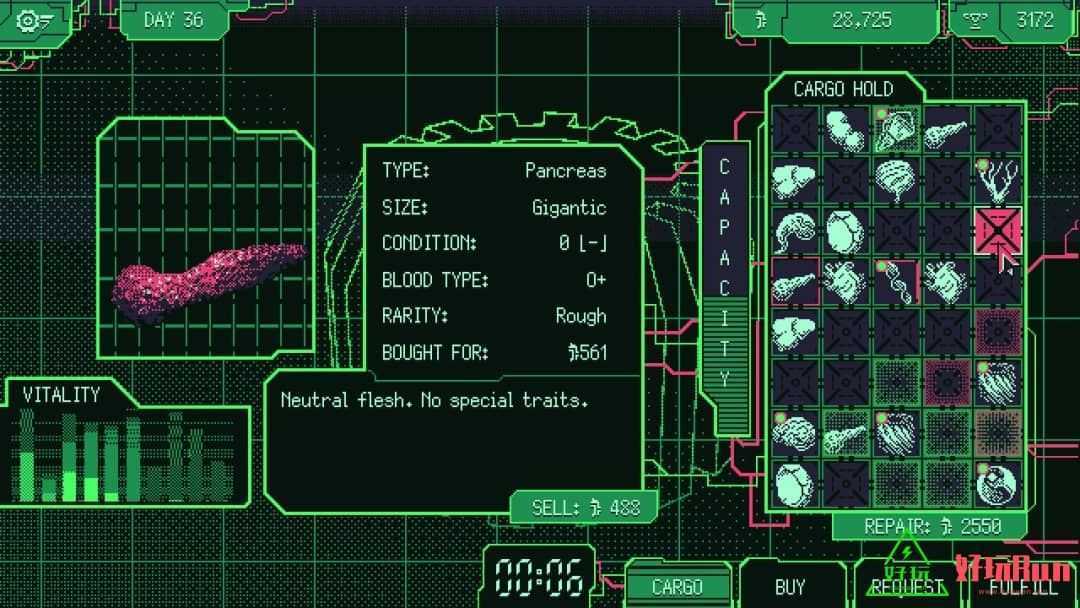Image resolution: width=1080 pixels, height=608 pixels.
Task: Pick the twisted helix-shaped organ slot
Action: pyautogui.click(x=896, y=282)
